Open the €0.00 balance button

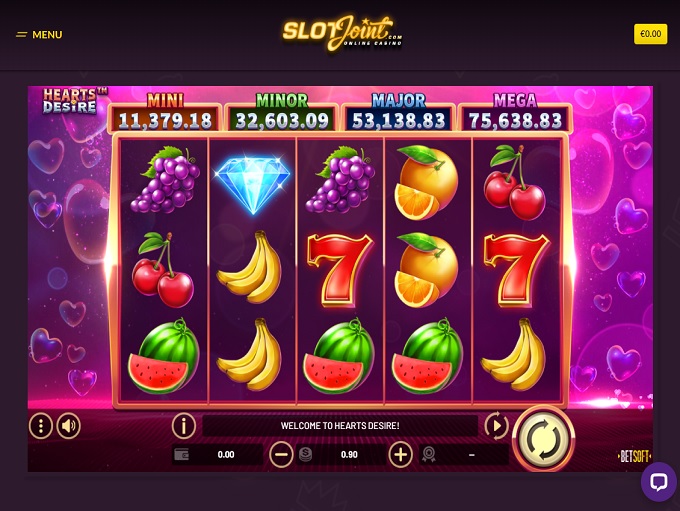(x=650, y=34)
